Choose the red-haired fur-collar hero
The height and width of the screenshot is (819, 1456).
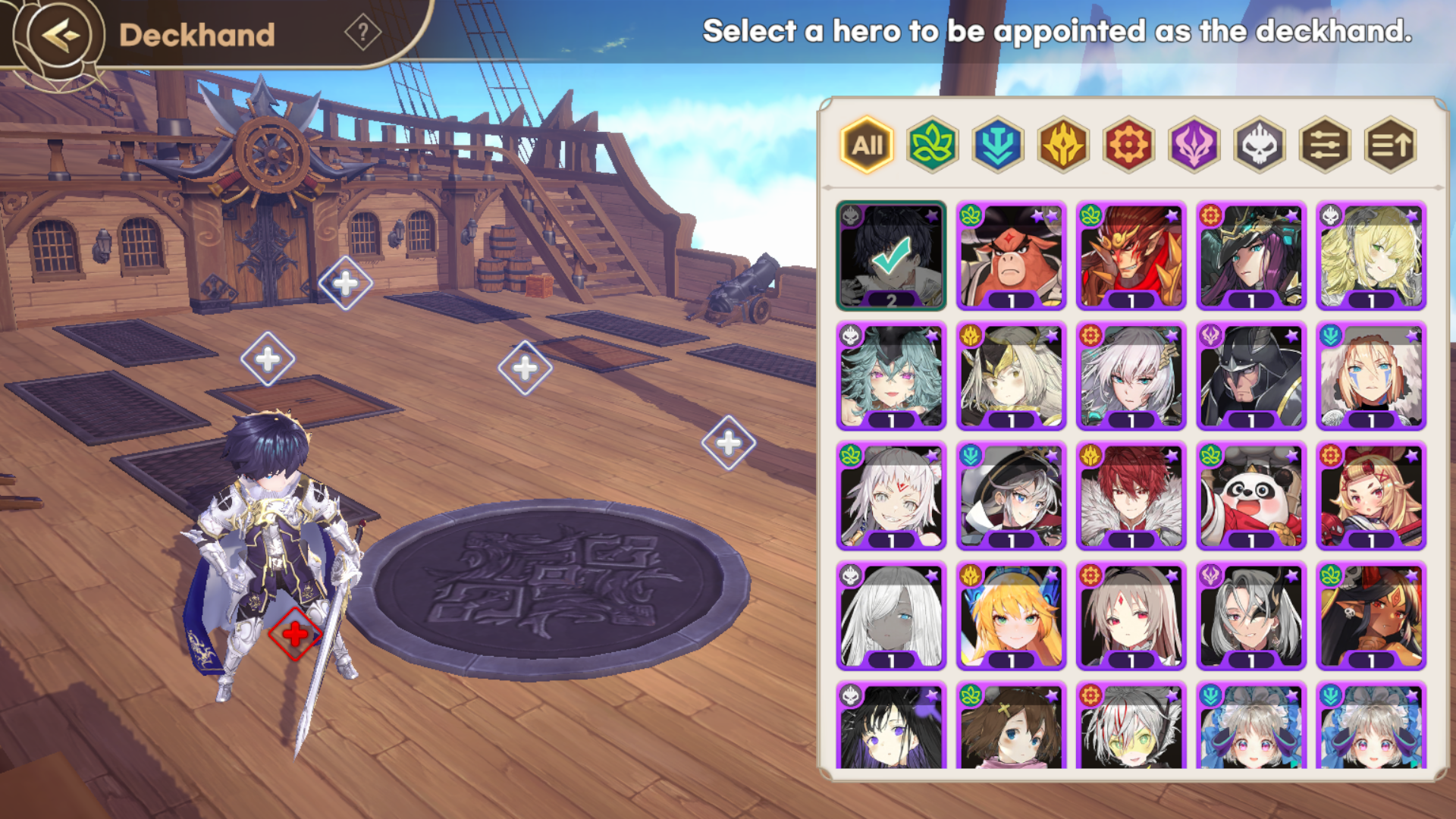[1131, 496]
